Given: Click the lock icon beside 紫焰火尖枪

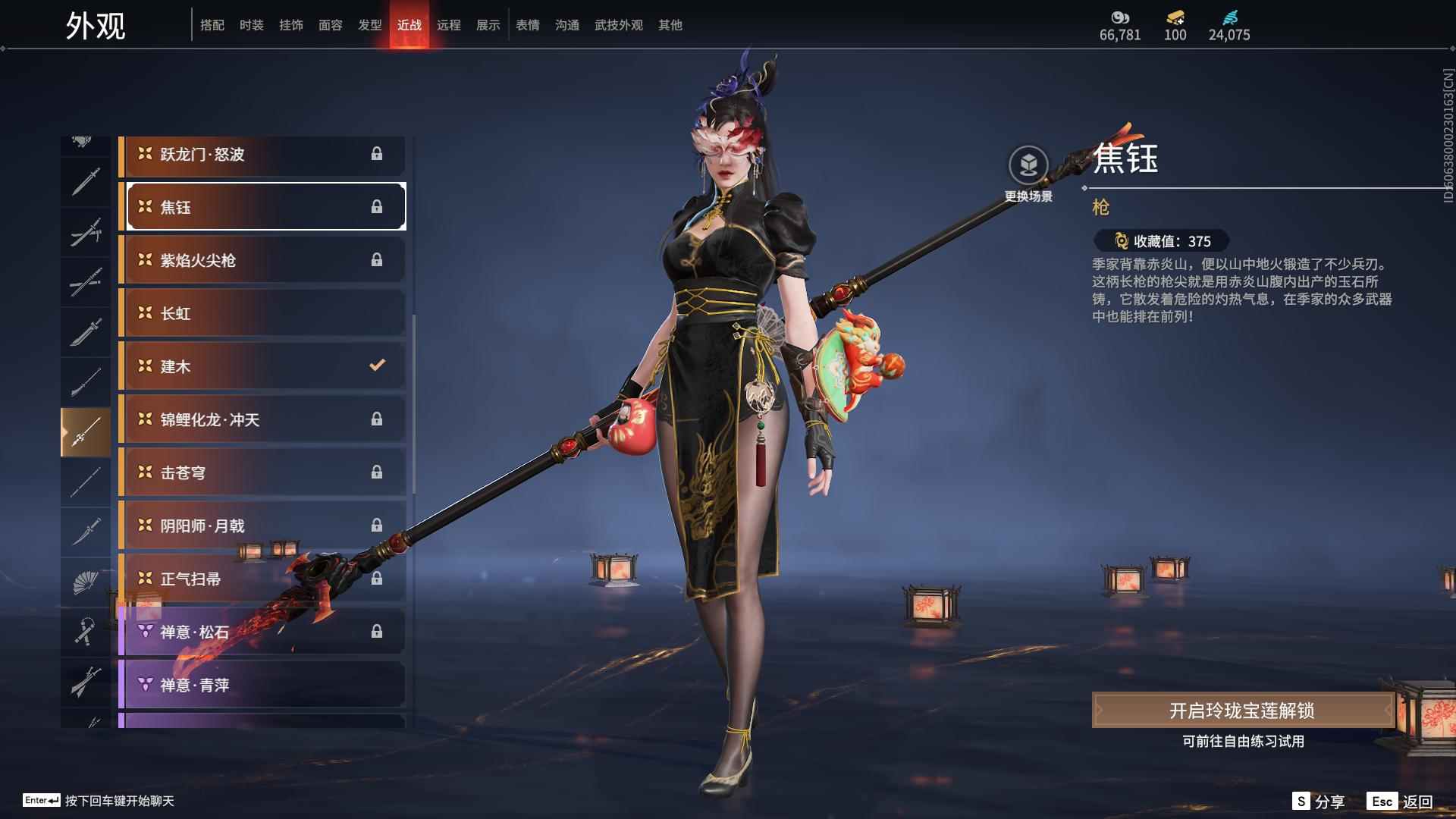Looking at the screenshot, I should click(377, 260).
